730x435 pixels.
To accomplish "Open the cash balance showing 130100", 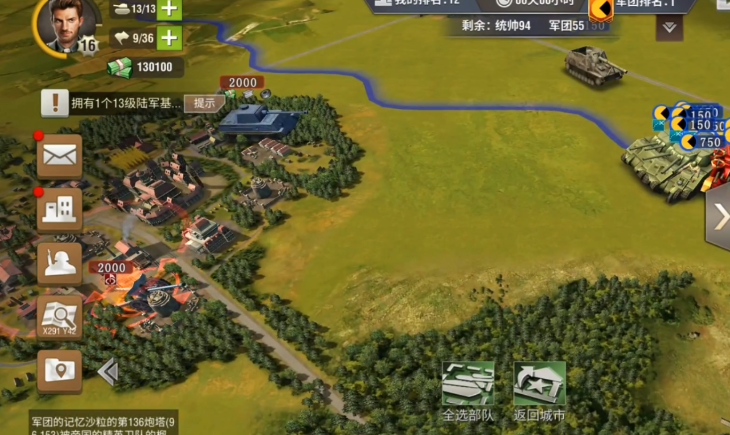I will (x=145, y=68).
